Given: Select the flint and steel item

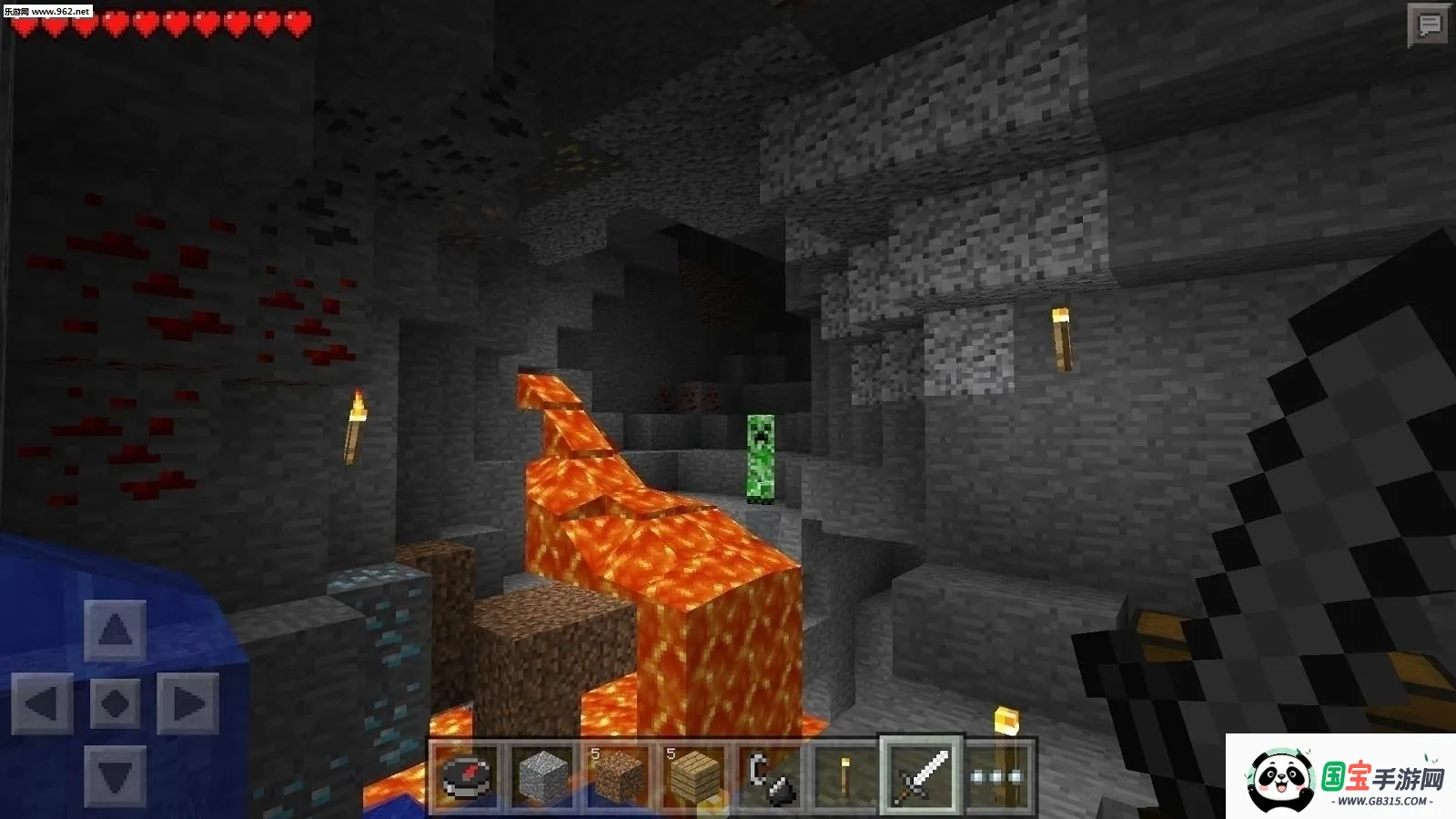Looking at the screenshot, I should [769, 775].
